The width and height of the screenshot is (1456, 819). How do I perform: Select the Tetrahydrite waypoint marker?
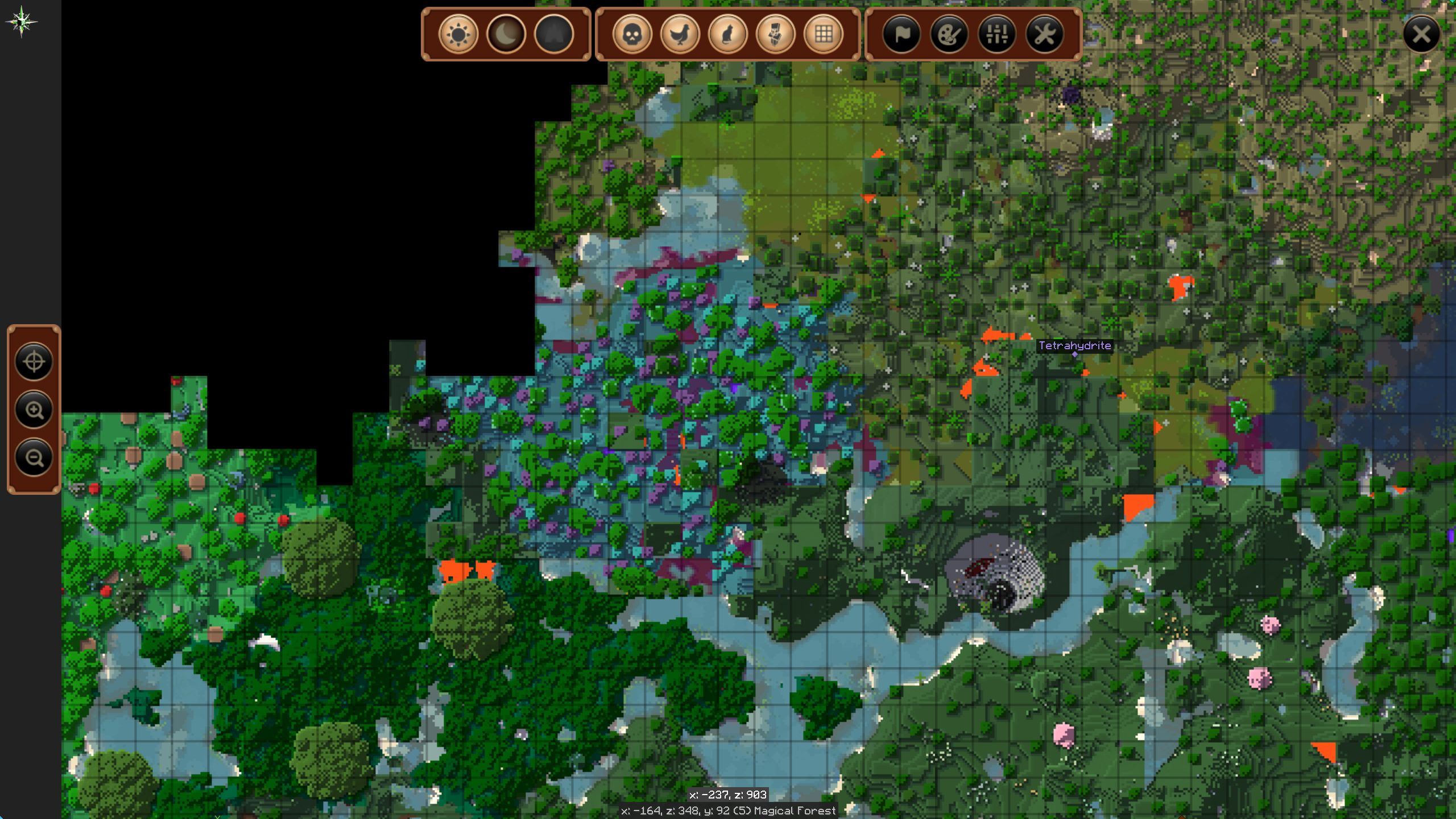1074,354
